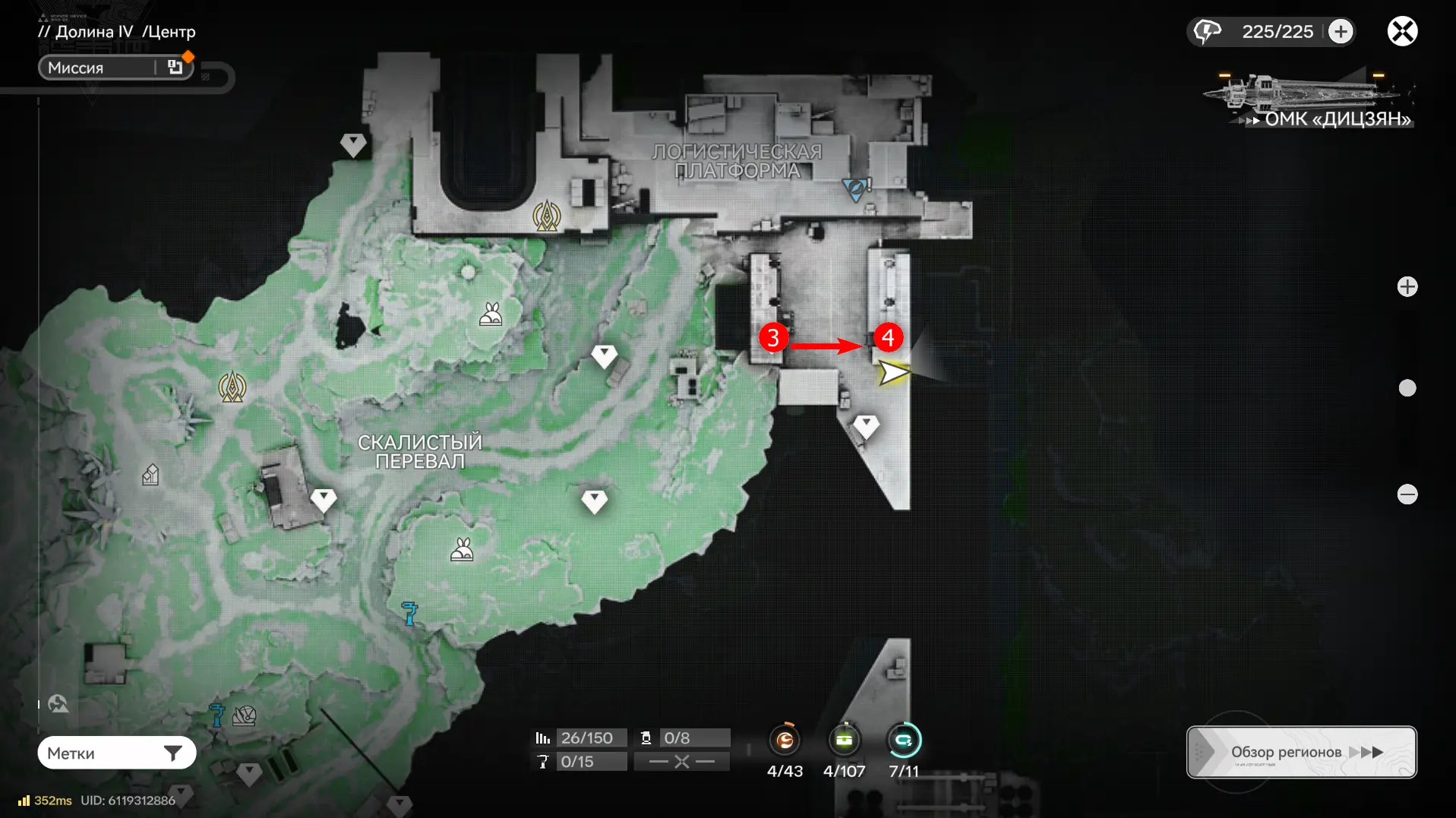Click the blue quest marker on platform
This screenshot has height=818, width=1456.
click(x=855, y=188)
